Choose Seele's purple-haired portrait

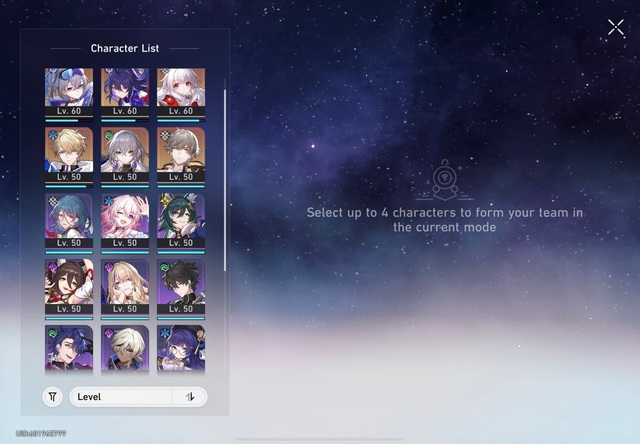(125, 89)
